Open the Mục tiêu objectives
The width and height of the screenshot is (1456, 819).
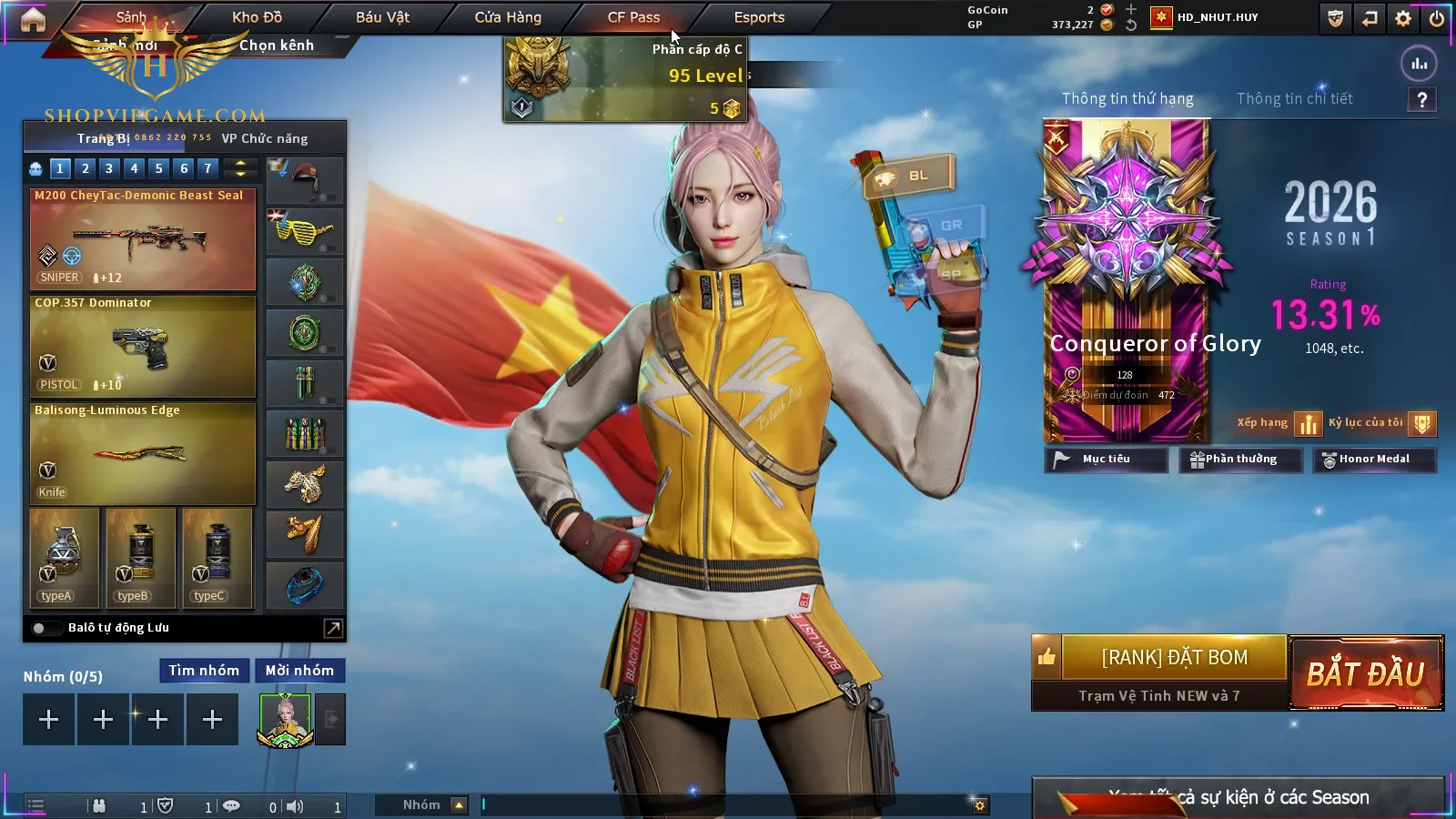1106,460
